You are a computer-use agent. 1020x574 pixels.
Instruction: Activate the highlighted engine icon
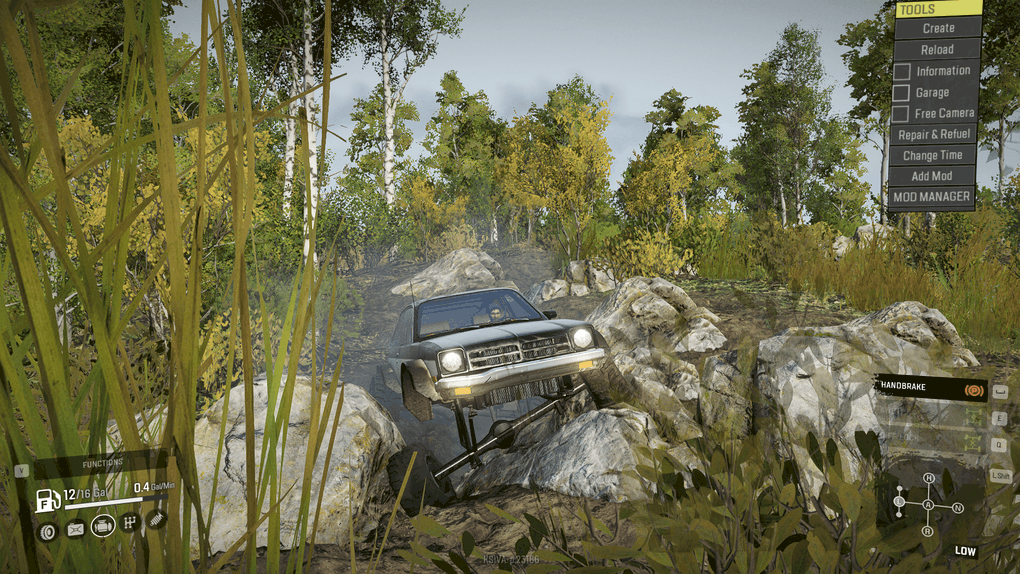coord(103,525)
